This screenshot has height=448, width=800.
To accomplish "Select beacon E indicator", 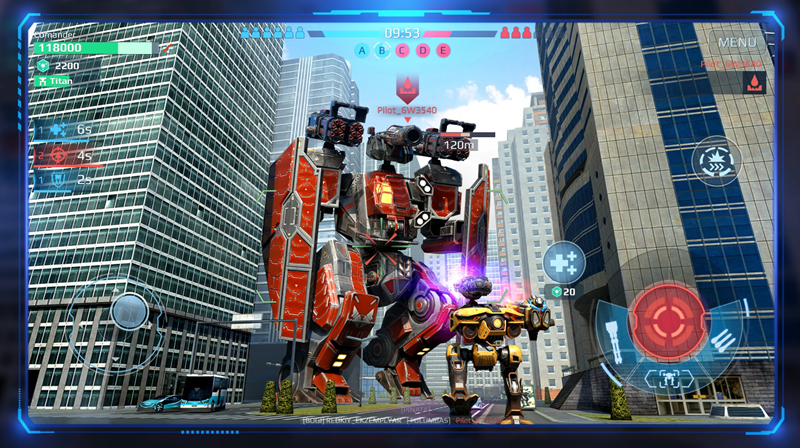I will (442, 50).
